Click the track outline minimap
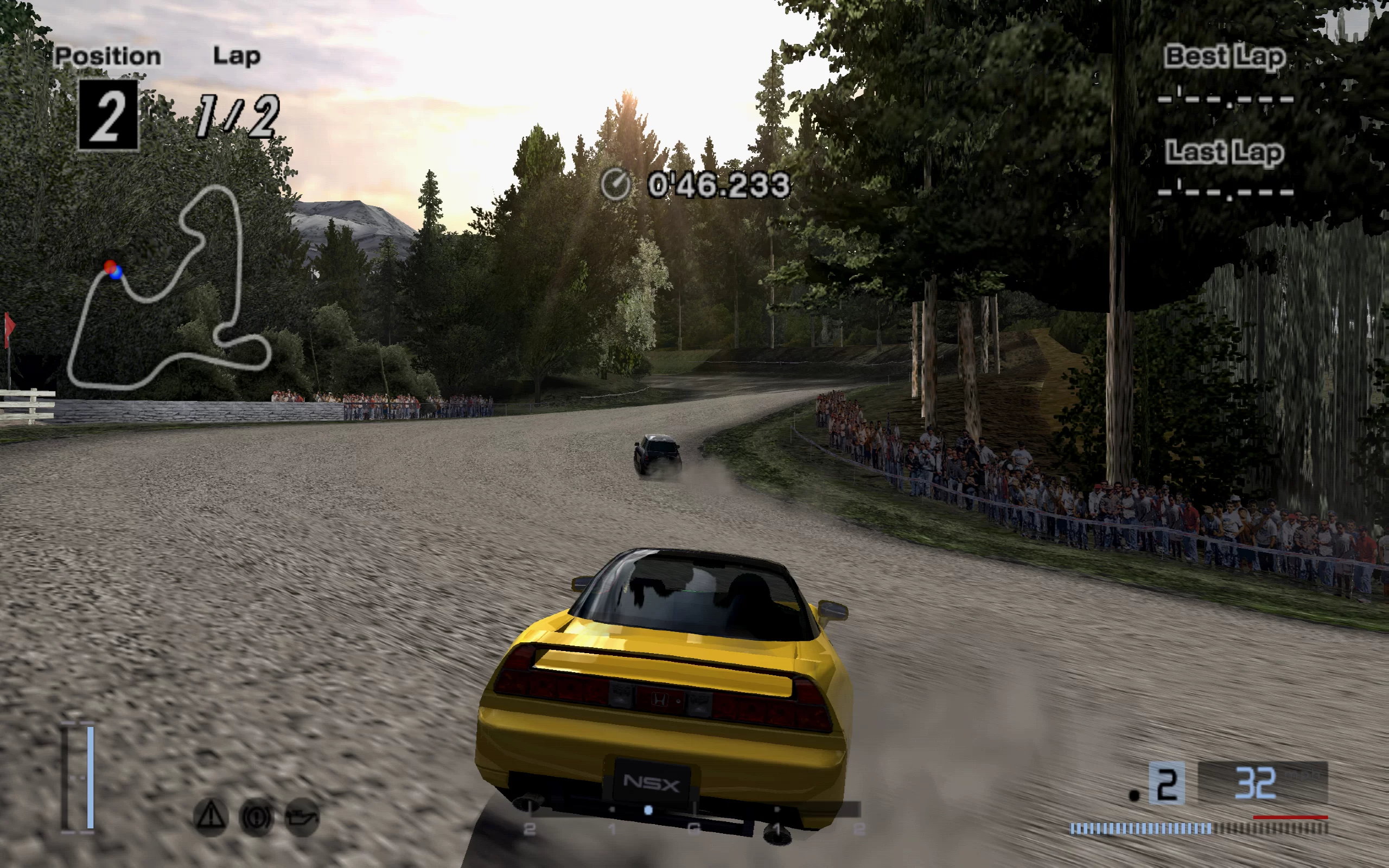 169,287
